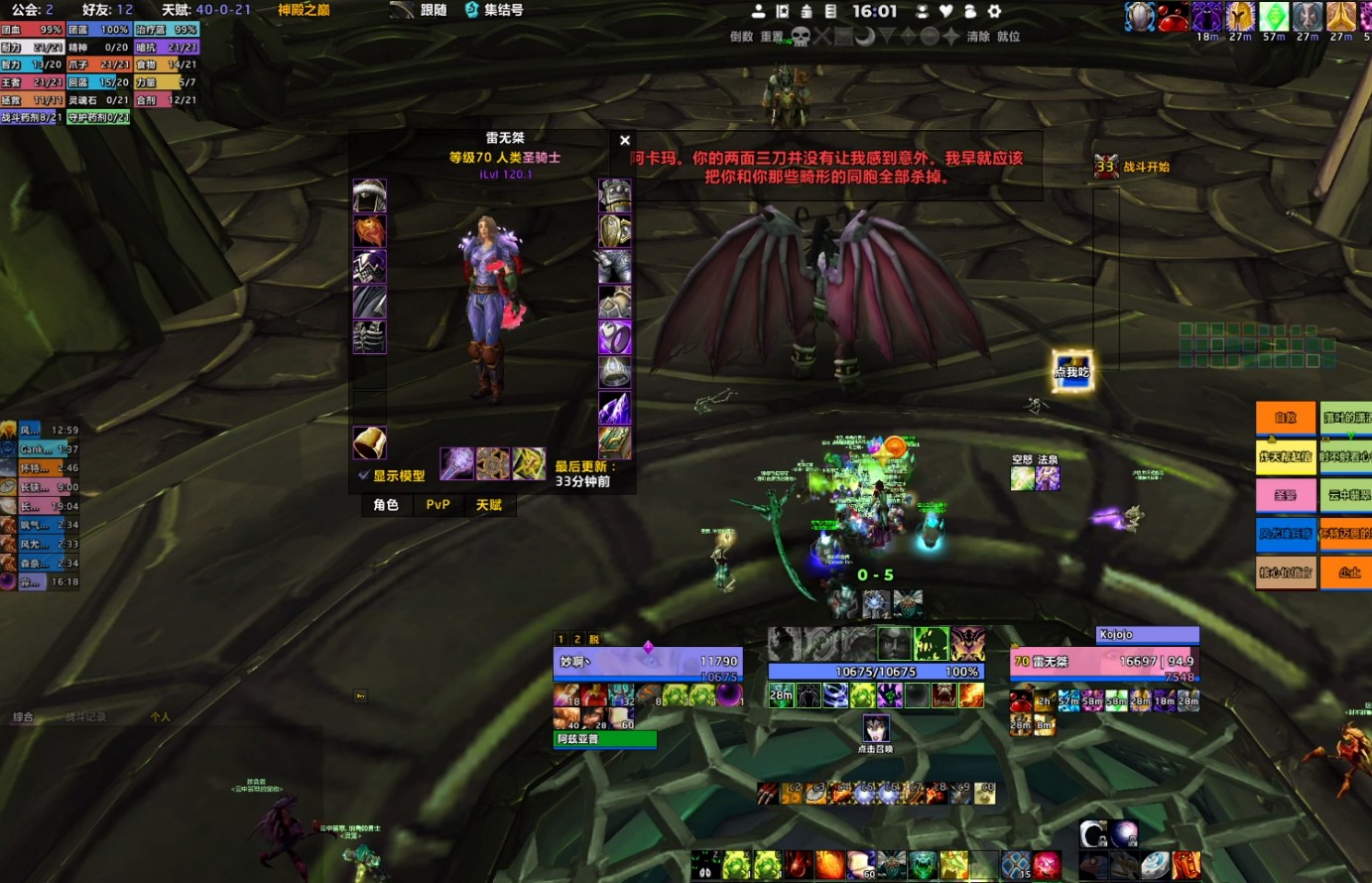Click the skull raid target marker
The height and width of the screenshot is (883, 1372).
coord(802,37)
